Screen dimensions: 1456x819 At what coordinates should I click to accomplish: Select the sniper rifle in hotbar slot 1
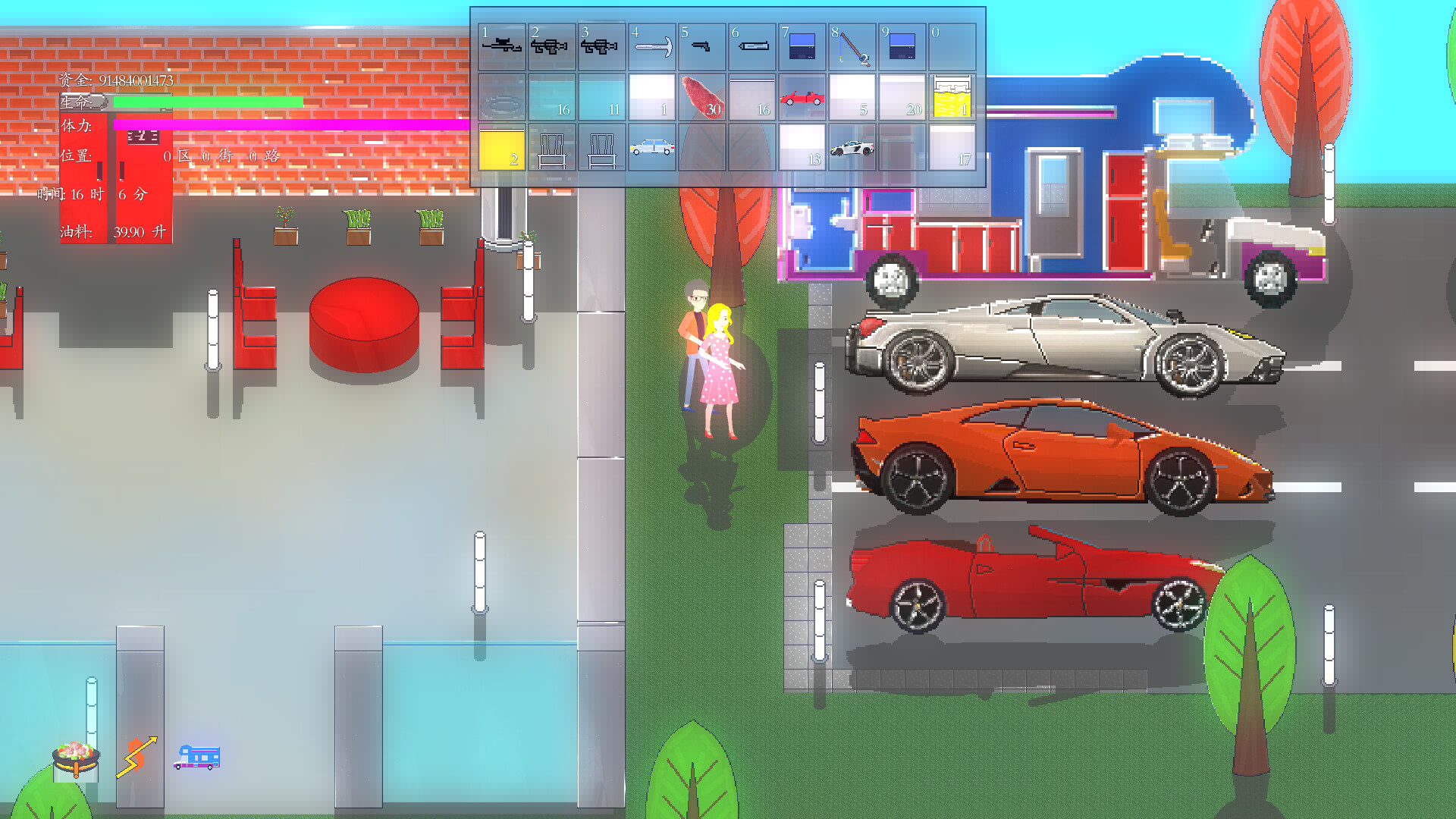500,45
